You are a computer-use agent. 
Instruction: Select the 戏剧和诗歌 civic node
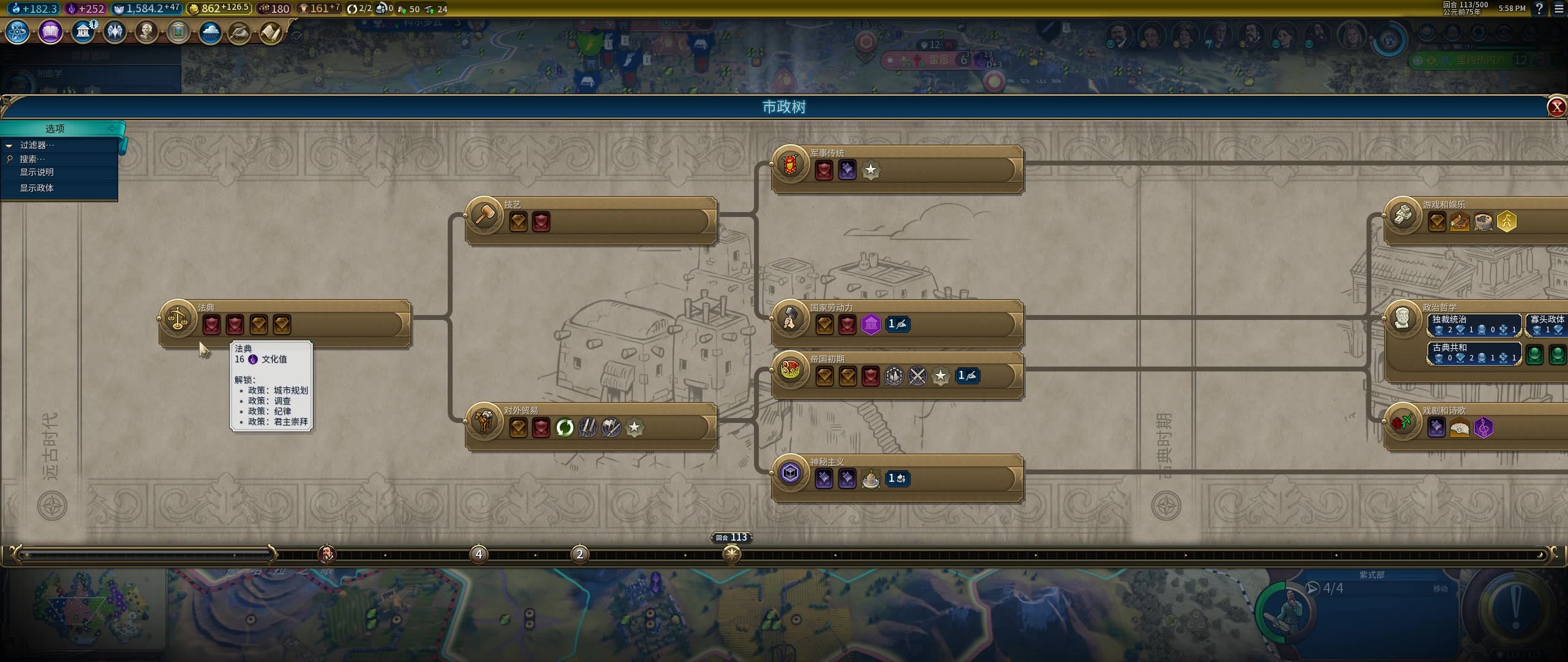(1403, 422)
